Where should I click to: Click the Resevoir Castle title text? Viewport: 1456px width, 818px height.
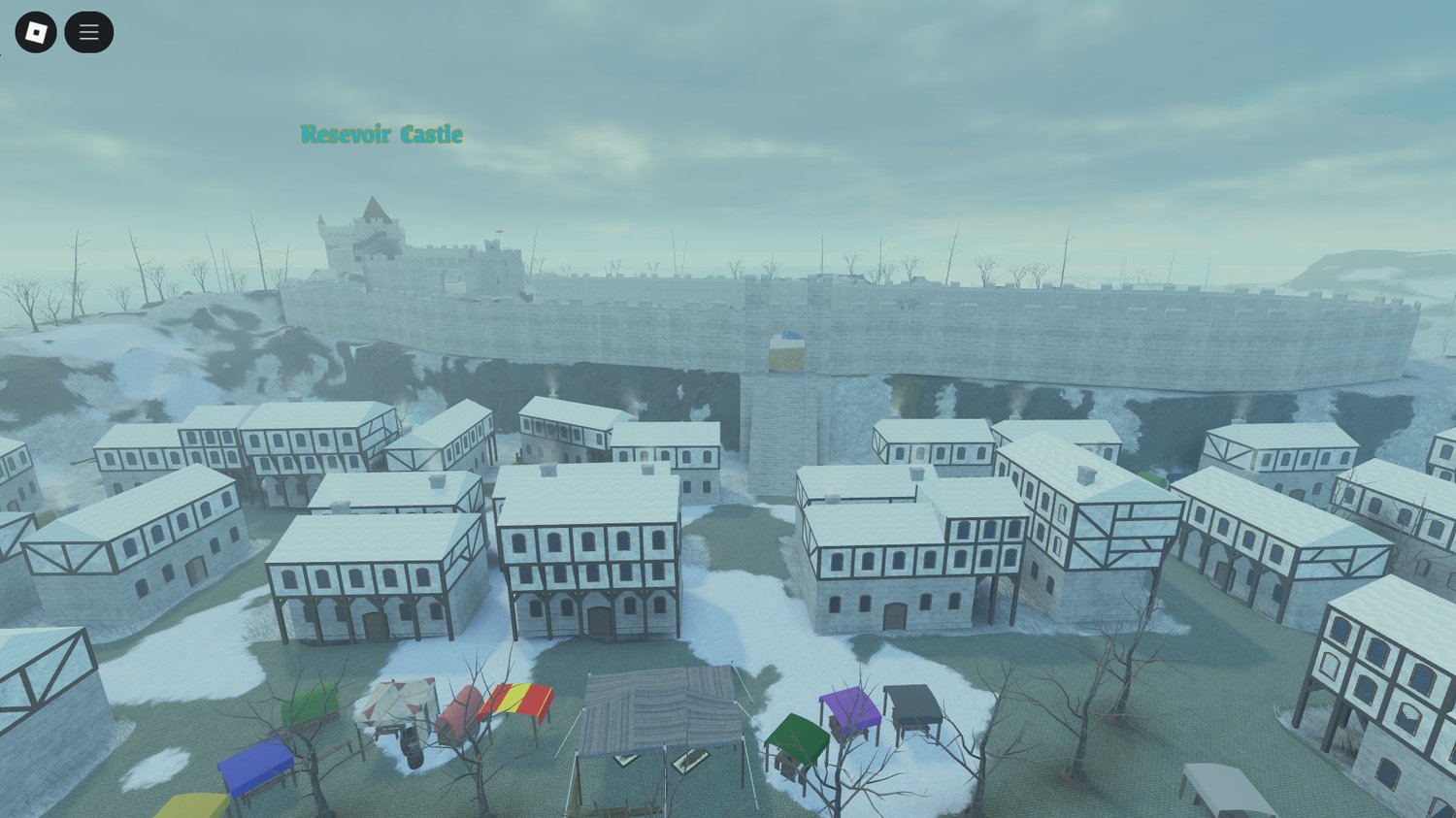coord(381,135)
